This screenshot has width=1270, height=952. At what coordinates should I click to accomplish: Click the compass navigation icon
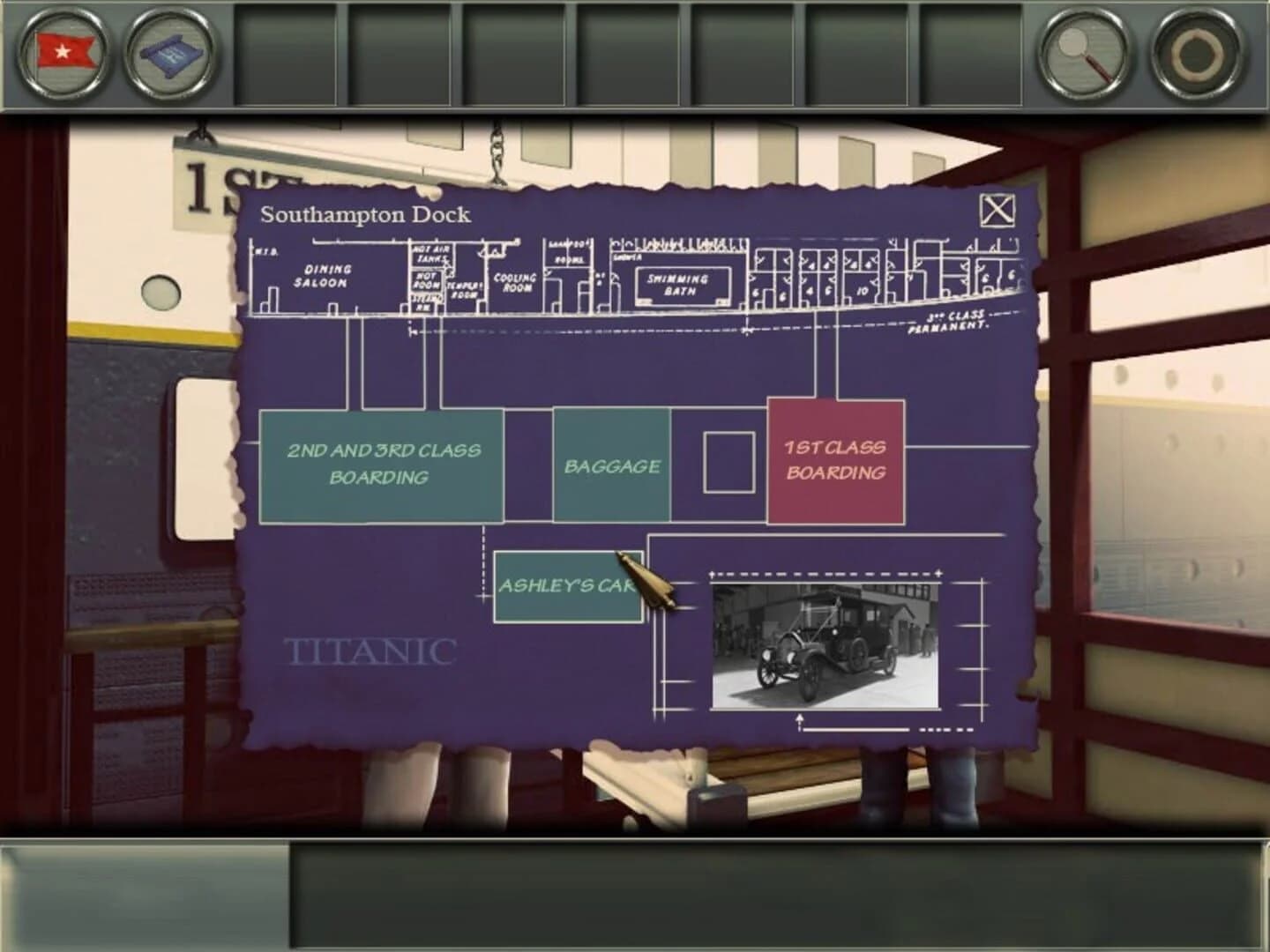[x=1192, y=55]
